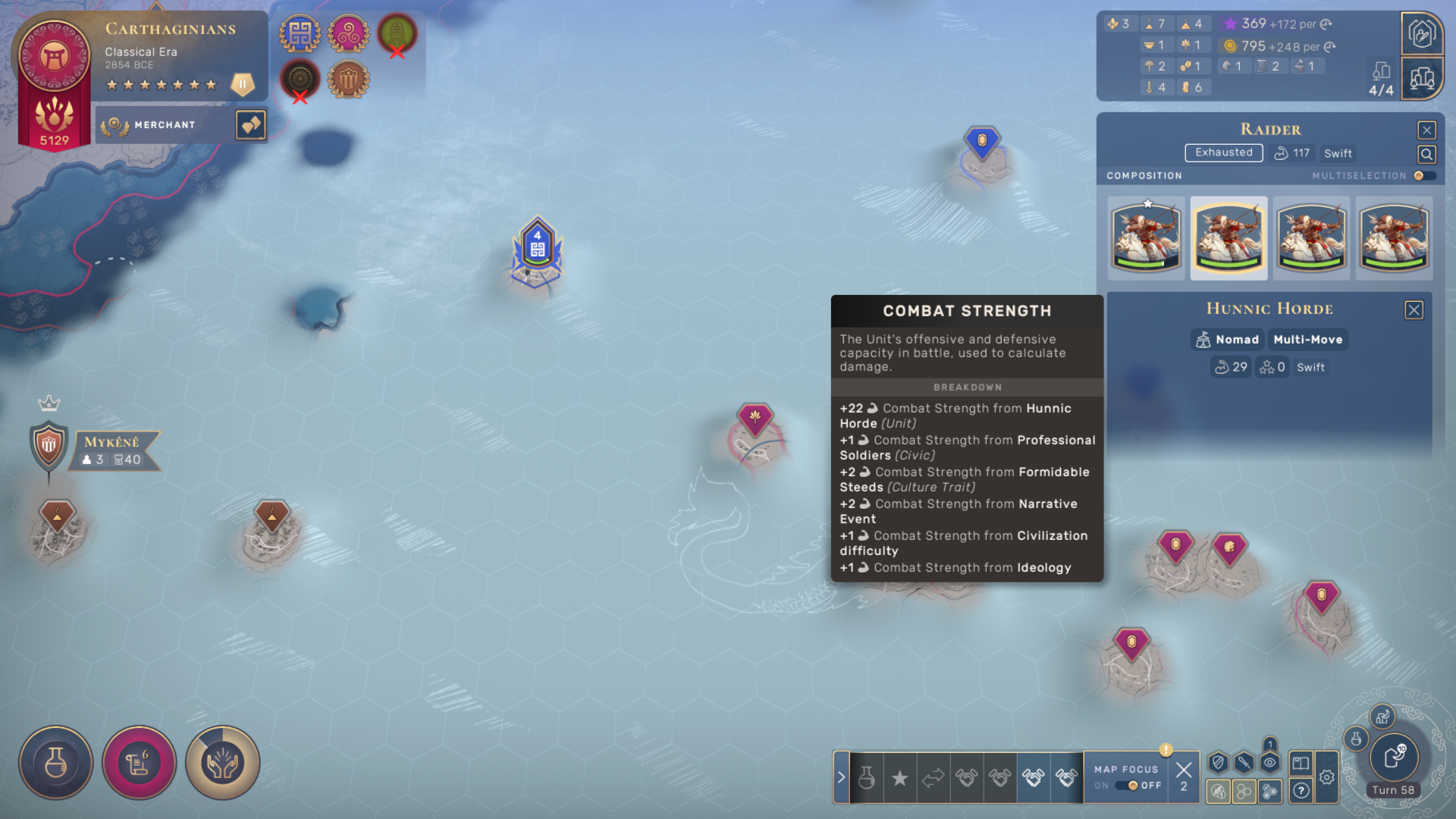1456x819 pixels.
Task: Click the magnifying glass in Raider panel
Action: 1426,155
